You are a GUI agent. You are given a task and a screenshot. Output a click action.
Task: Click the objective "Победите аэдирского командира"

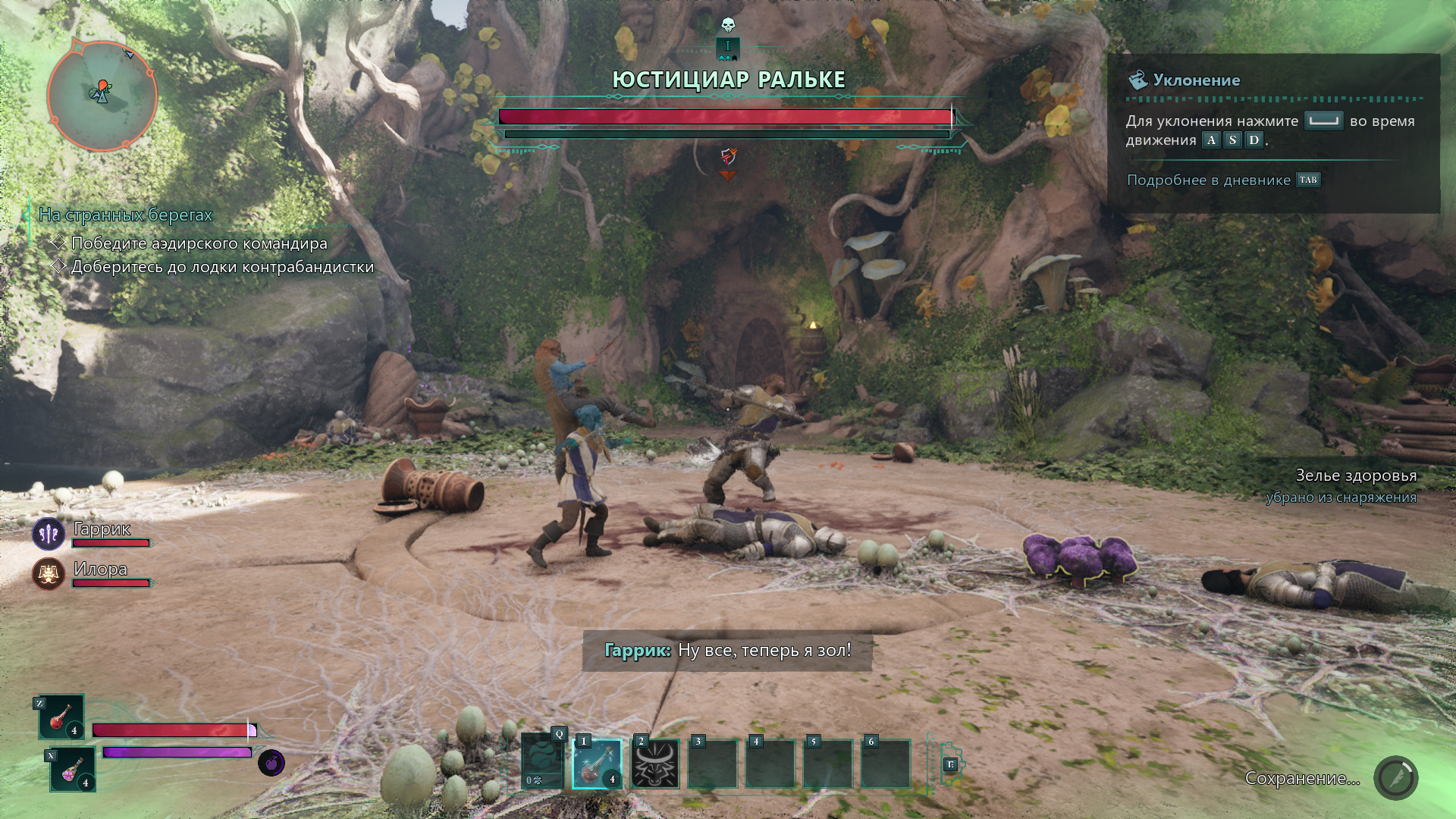[x=199, y=243]
